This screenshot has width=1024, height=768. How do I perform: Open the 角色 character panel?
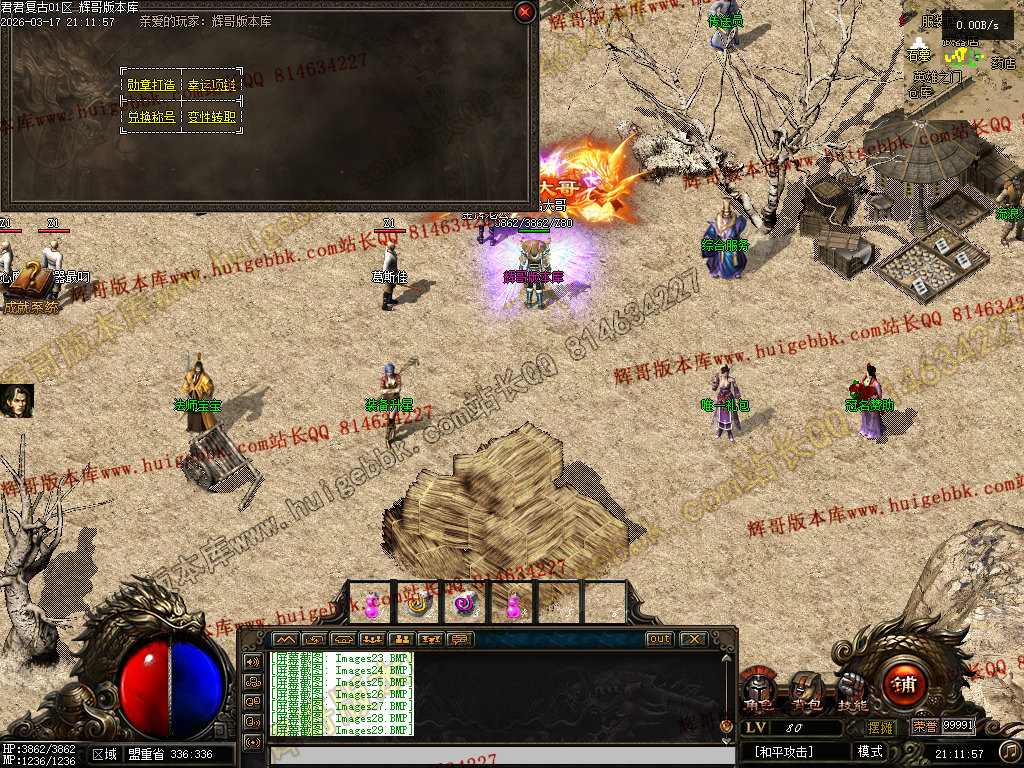(x=759, y=691)
